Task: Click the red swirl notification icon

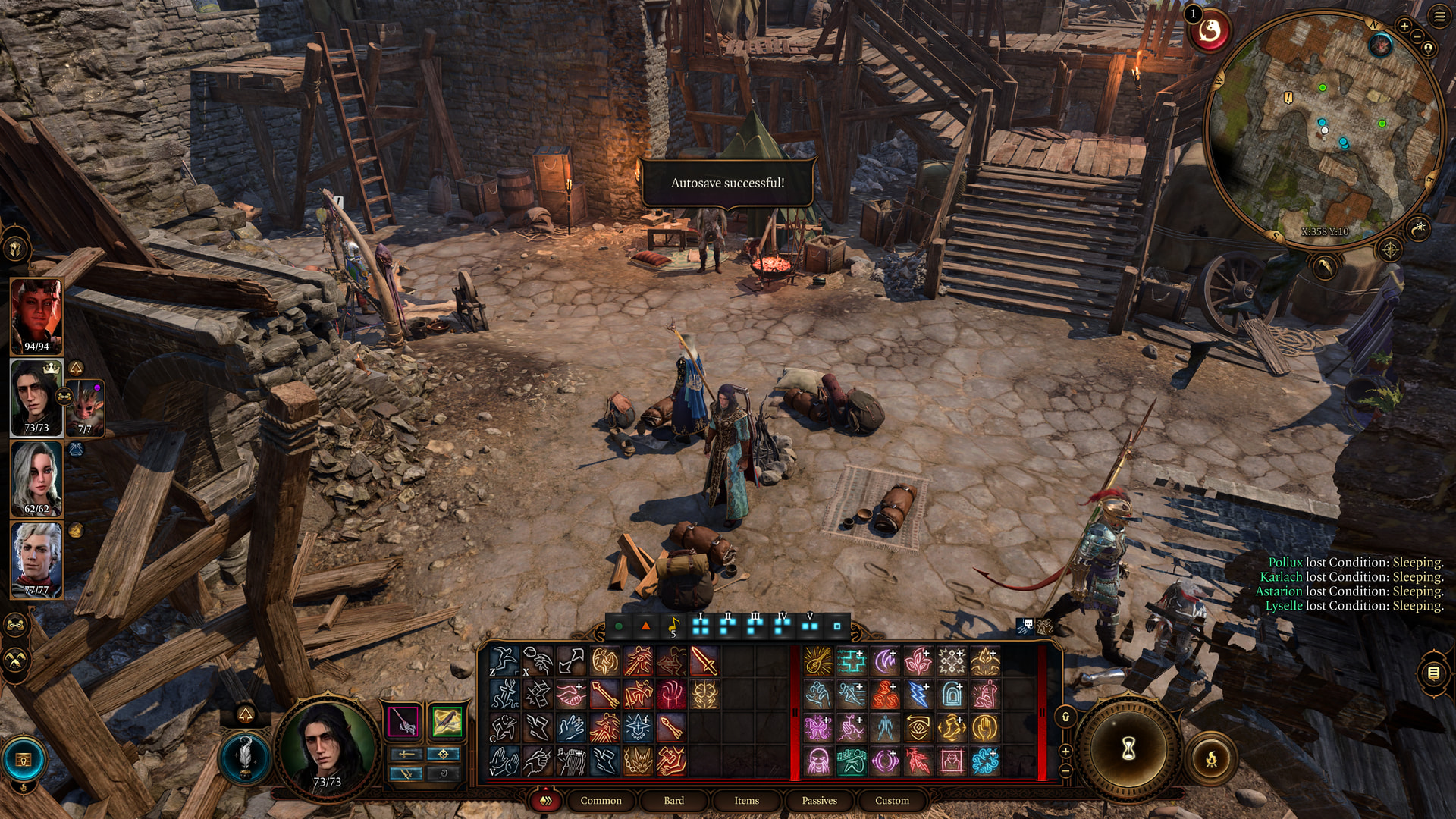Action: click(1210, 32)
